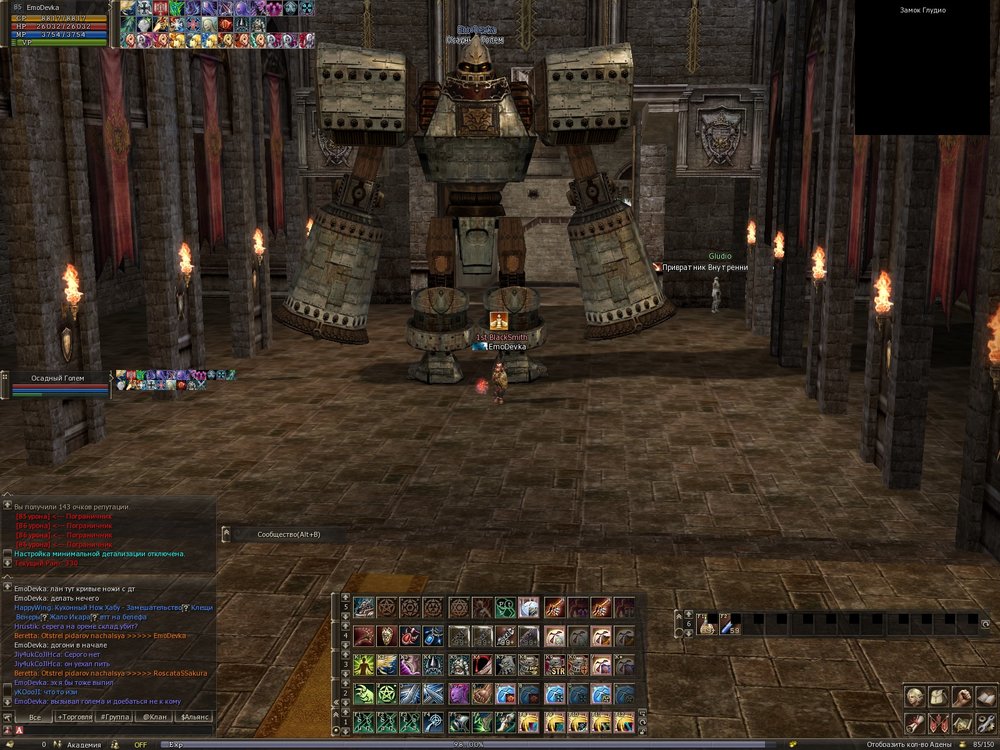
Task: Use the pouch item on the side hotbar
Action: 705,626
